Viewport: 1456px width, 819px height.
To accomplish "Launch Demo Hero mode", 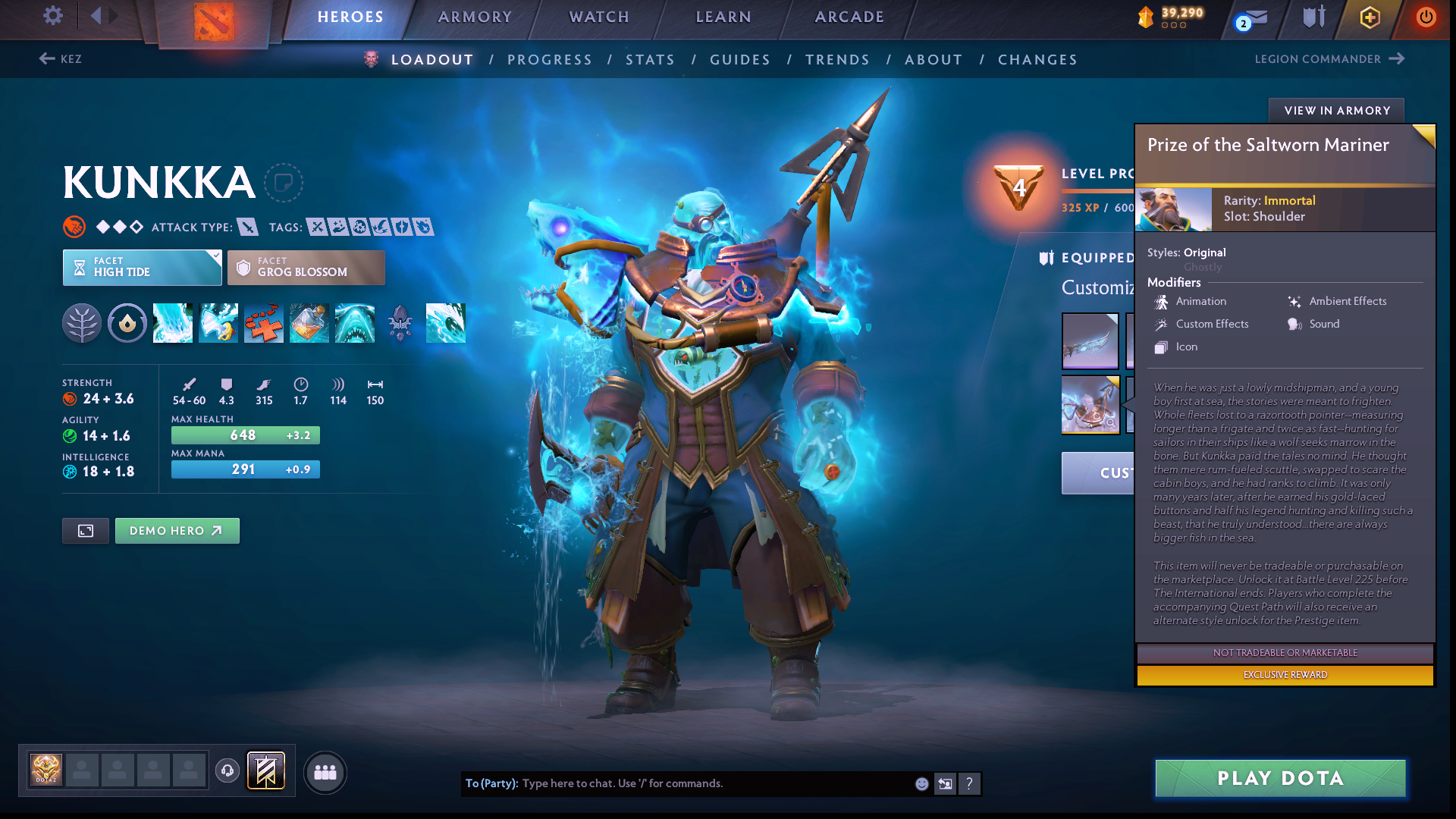I will (x=177, y=531).
